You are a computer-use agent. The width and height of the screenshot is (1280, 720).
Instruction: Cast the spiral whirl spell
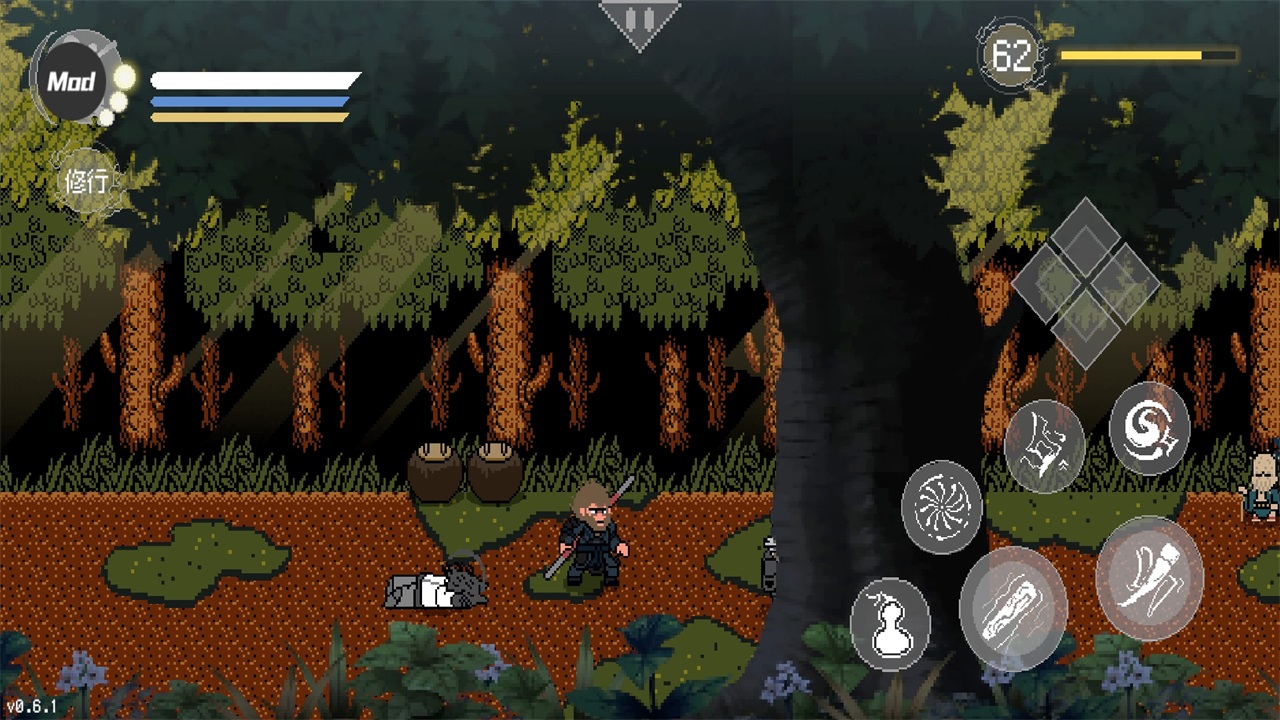(941, 507)
